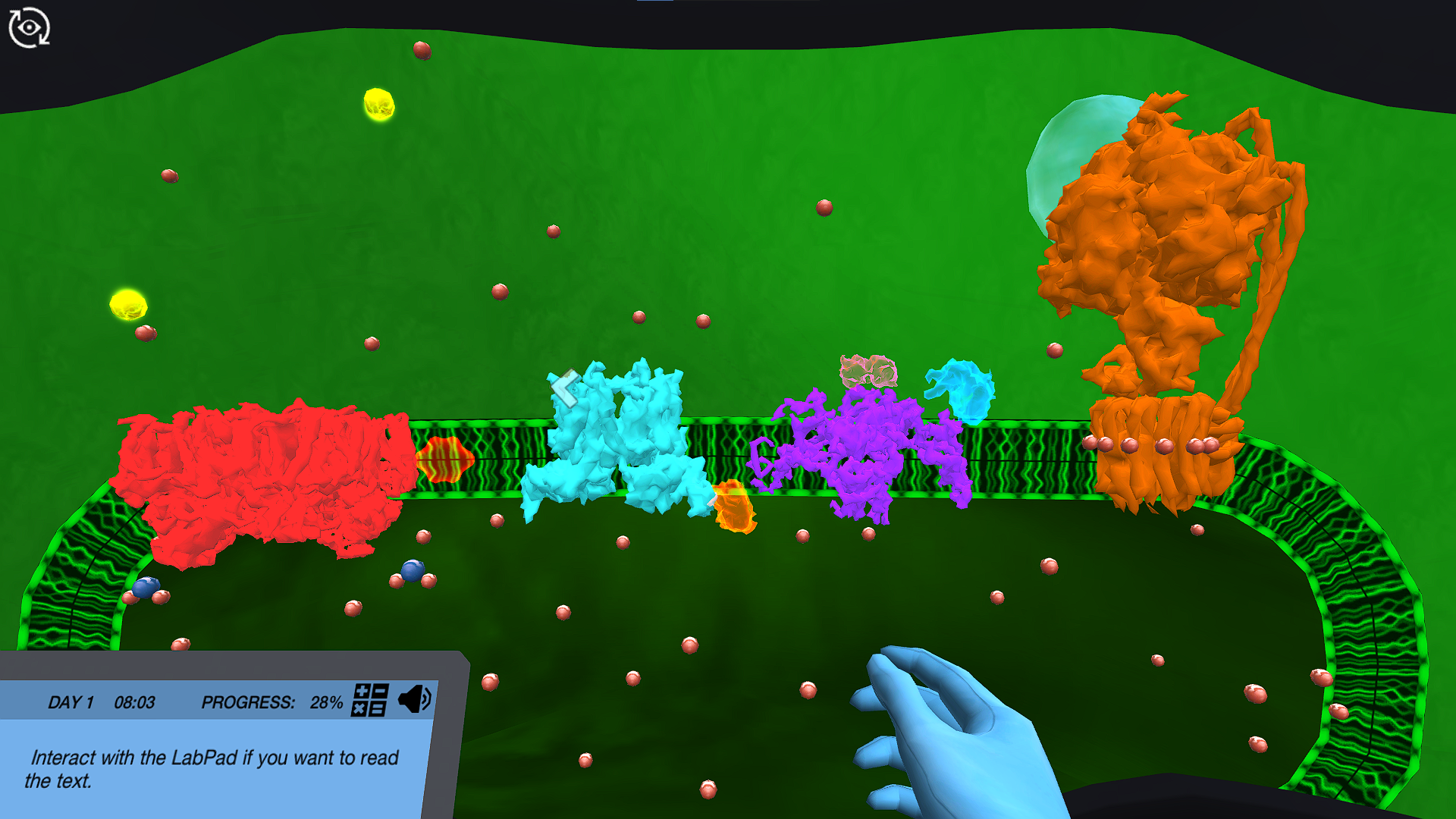This screenshot has width=1456, height=819.
Task: Click the orange ubiquinone below the cyan complex
Action: coord(734,507)
